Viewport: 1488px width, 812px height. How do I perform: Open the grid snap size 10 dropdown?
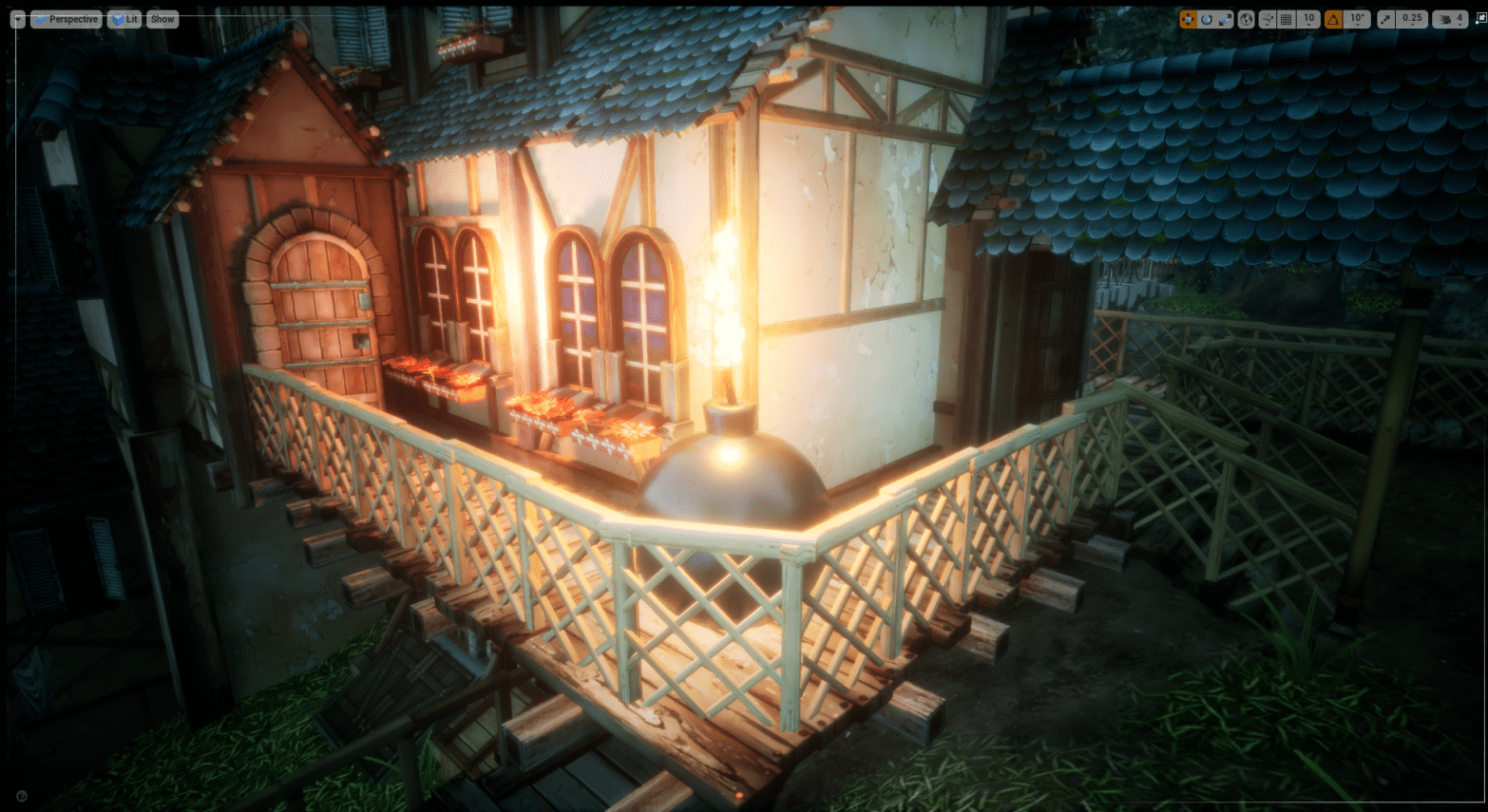[1308, 19]
